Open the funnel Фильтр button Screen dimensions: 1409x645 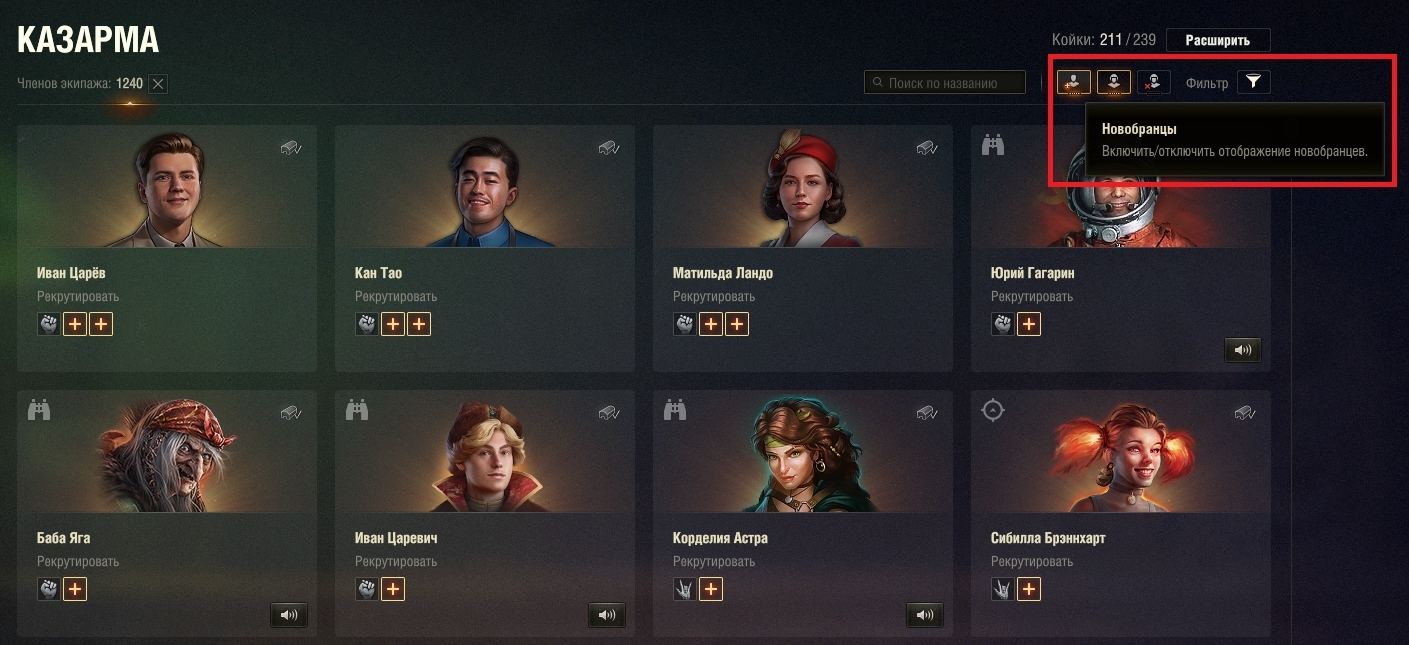(1253, 82)
